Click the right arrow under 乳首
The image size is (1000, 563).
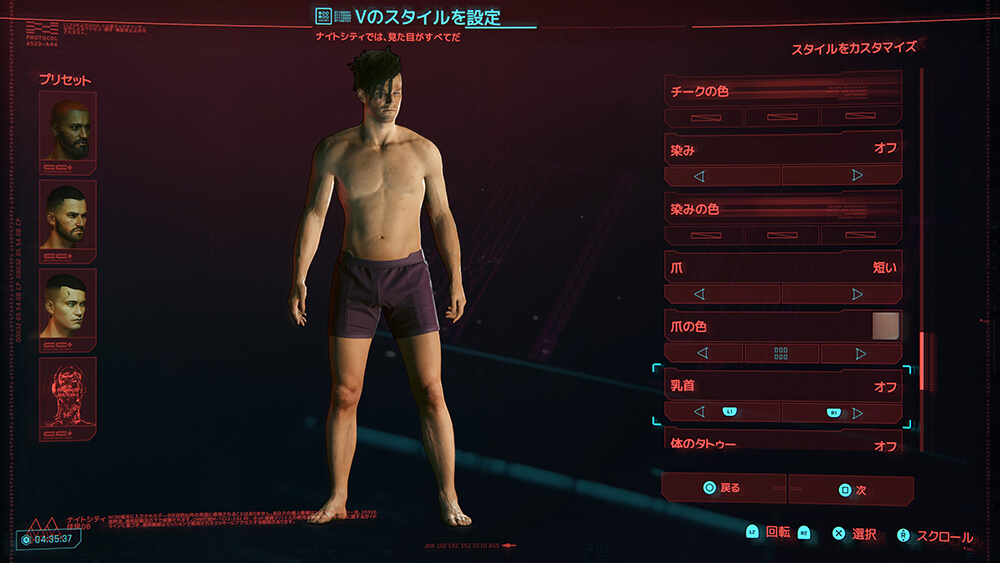coord(857,412)
